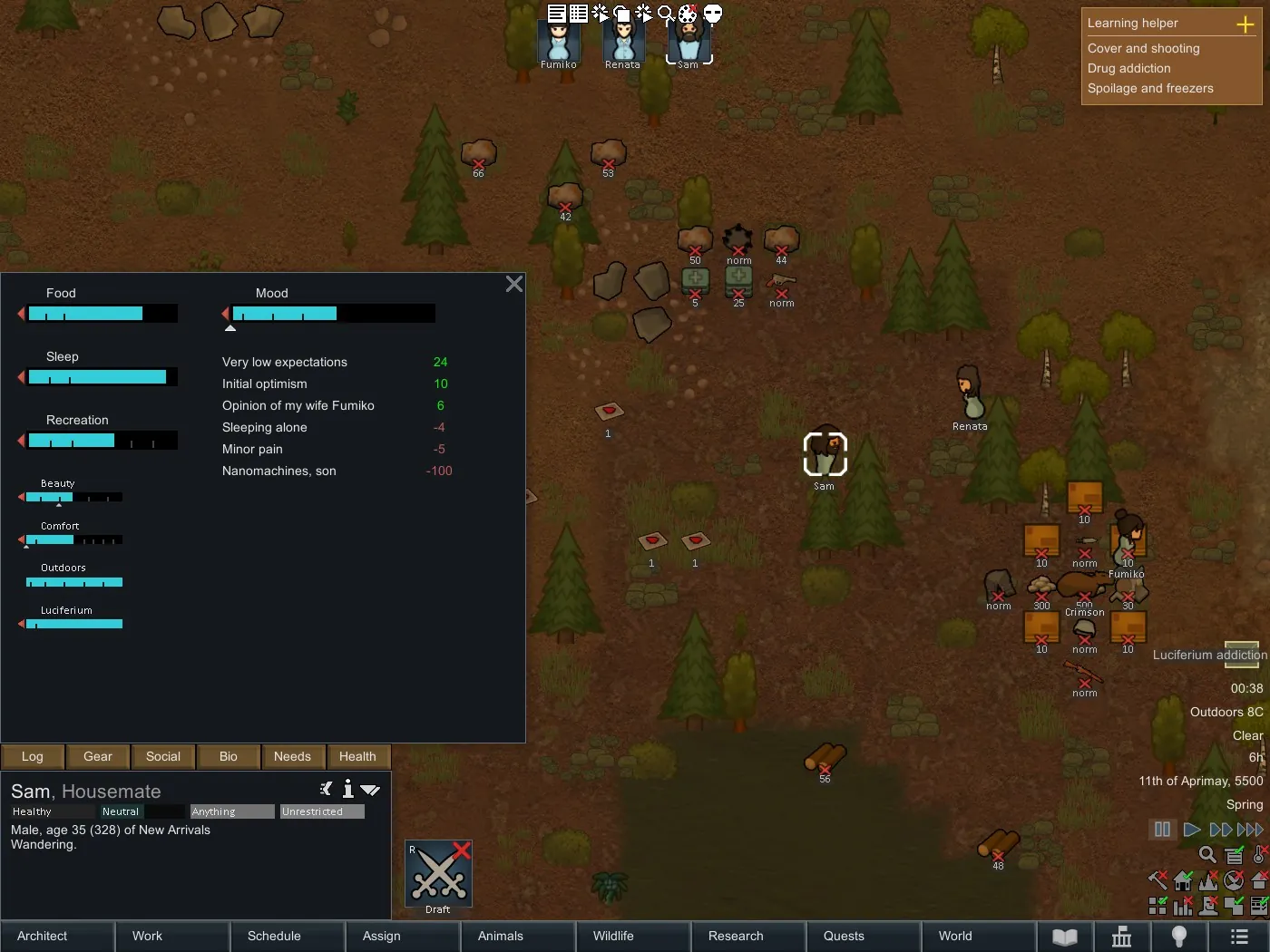This screenshot has width=1270, height=952.
Task: Click the Luciferium addiction alert
Action: (x=1208, y=655)
